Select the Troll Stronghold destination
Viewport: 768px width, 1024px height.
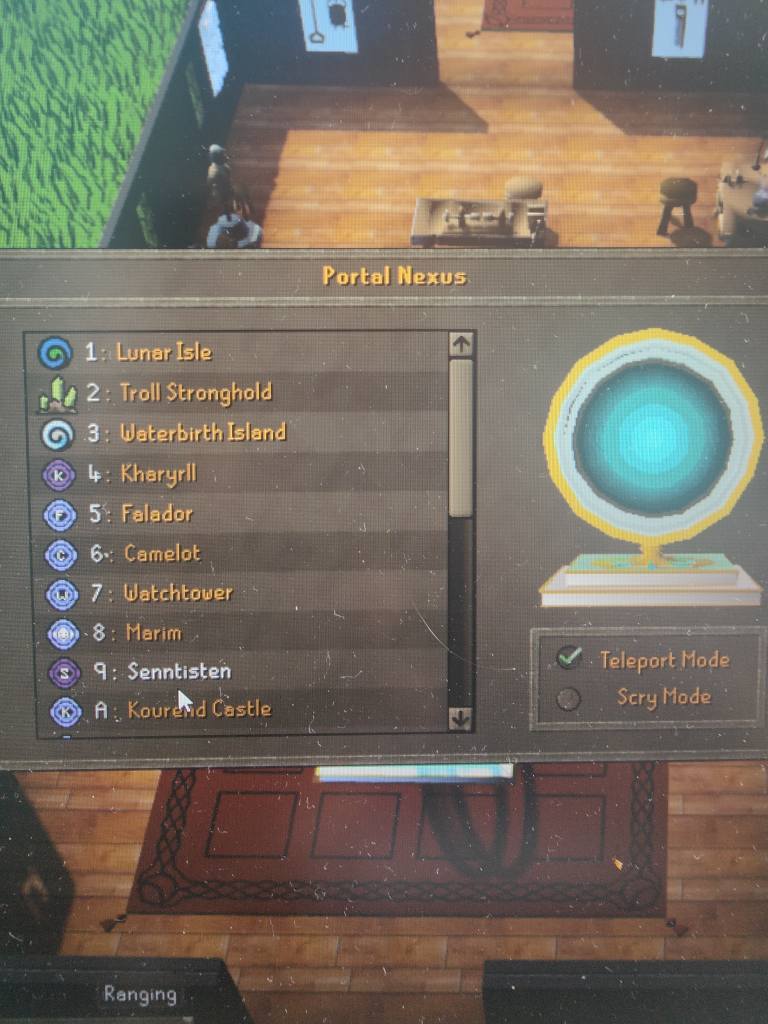pos(195,392)
